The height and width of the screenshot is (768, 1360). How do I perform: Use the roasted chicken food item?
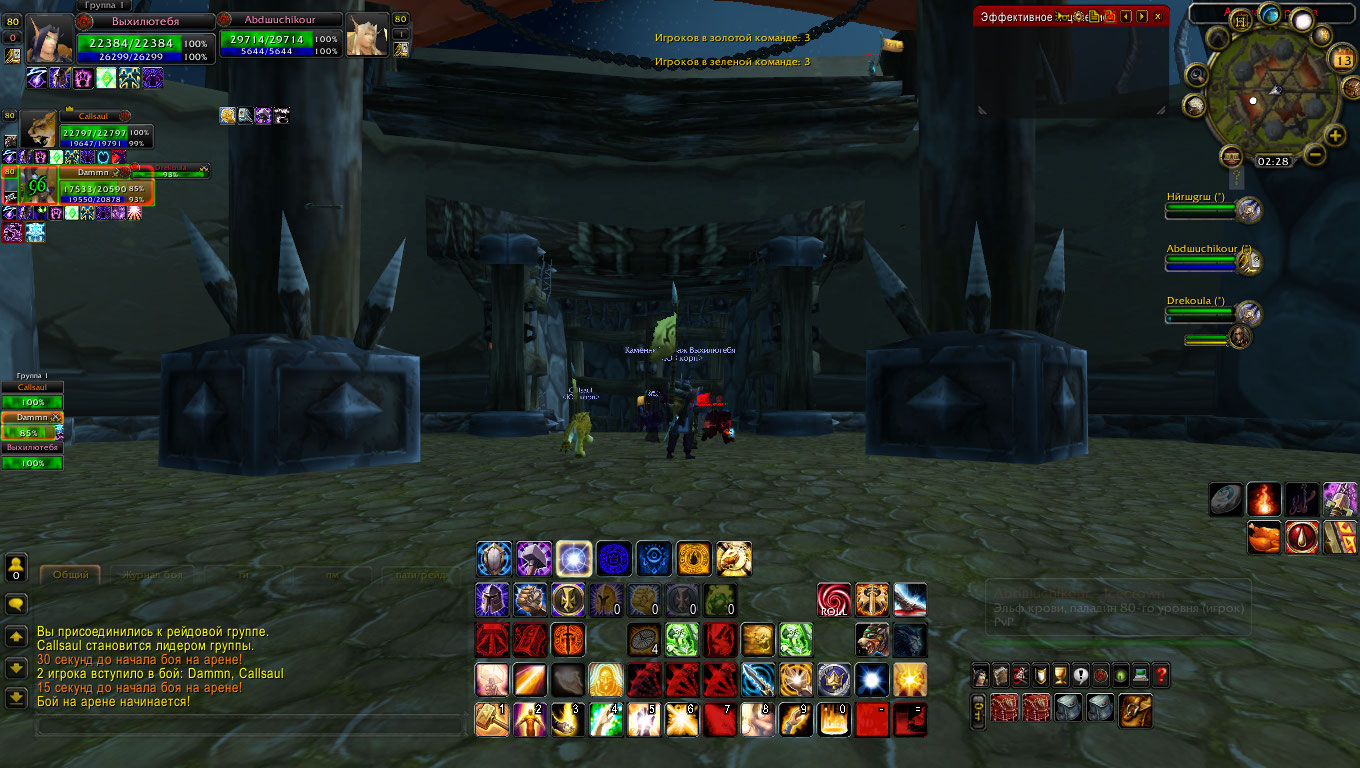pos(1263,538)
